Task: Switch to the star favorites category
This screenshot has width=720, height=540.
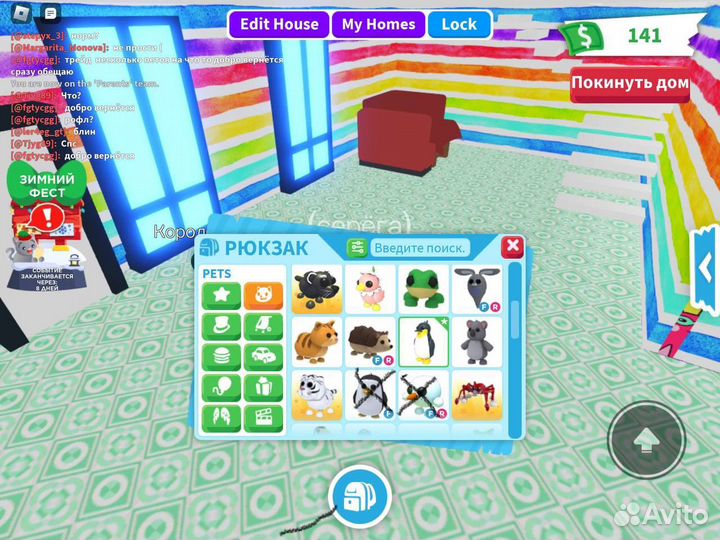Action: (221, 297)
